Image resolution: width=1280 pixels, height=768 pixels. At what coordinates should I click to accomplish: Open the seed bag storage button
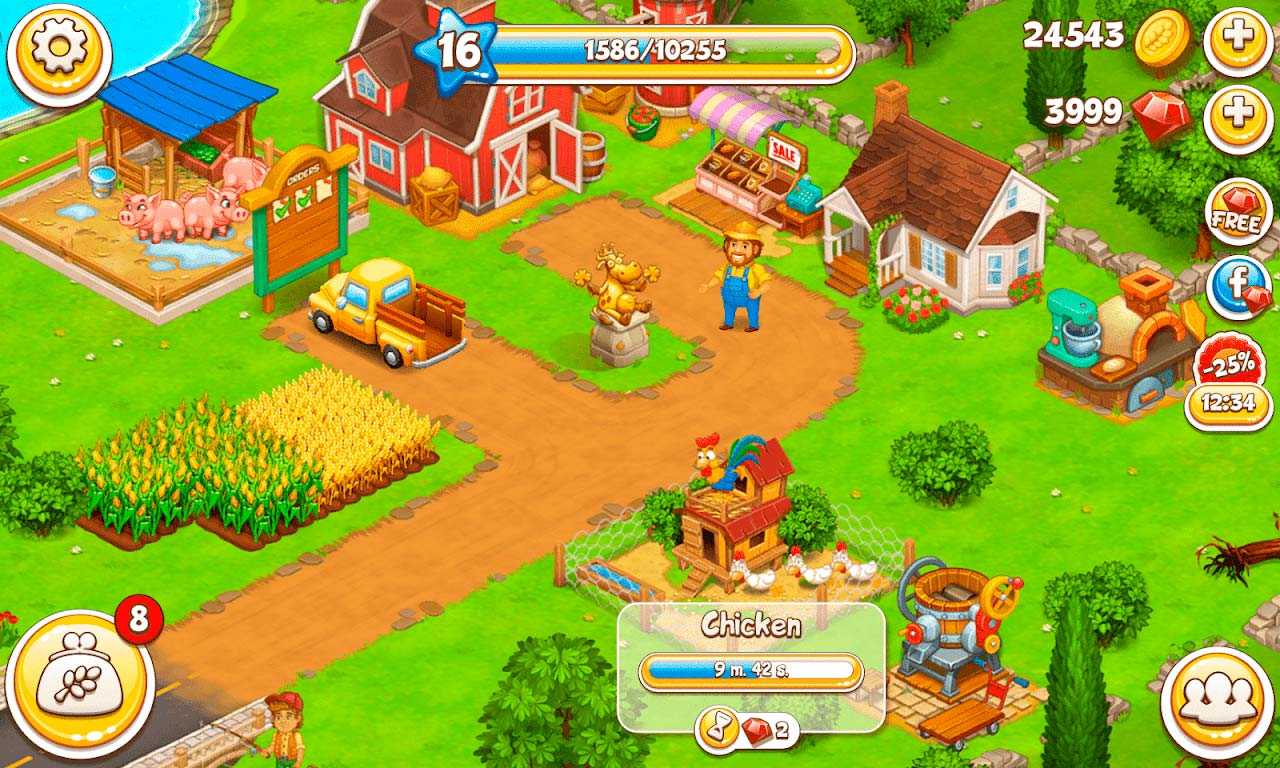pos(80,684)
